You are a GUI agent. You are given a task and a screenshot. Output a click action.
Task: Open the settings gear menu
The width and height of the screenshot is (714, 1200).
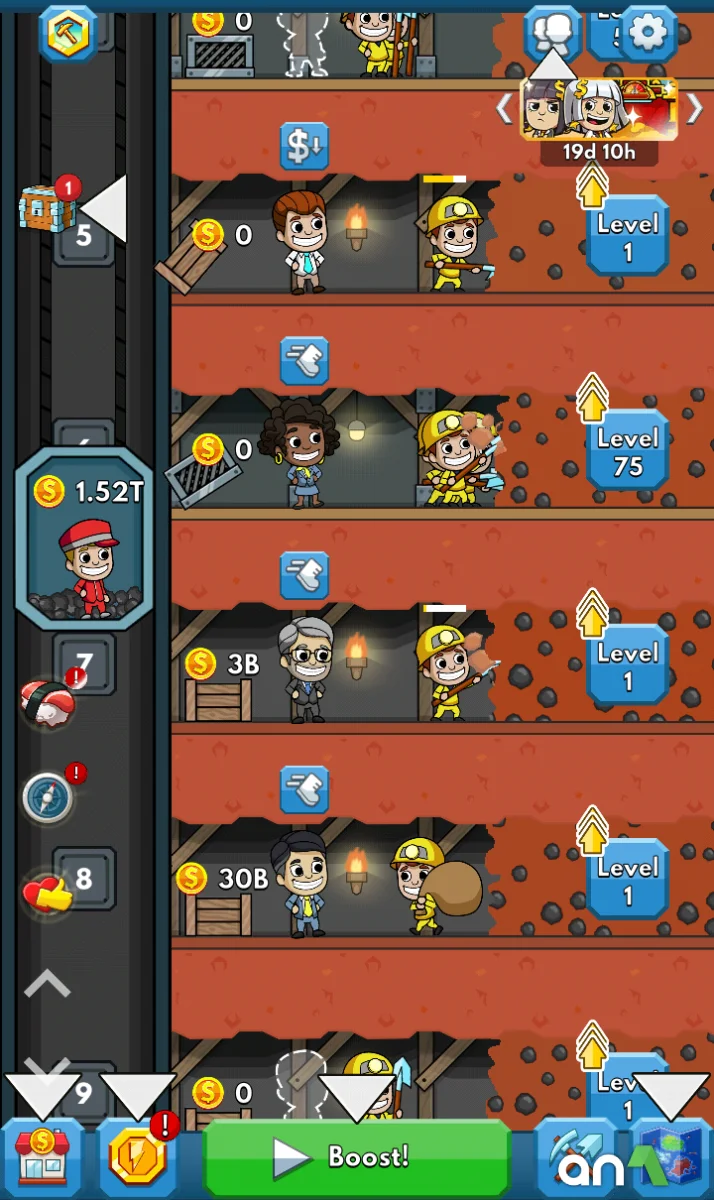click(648, 32)
